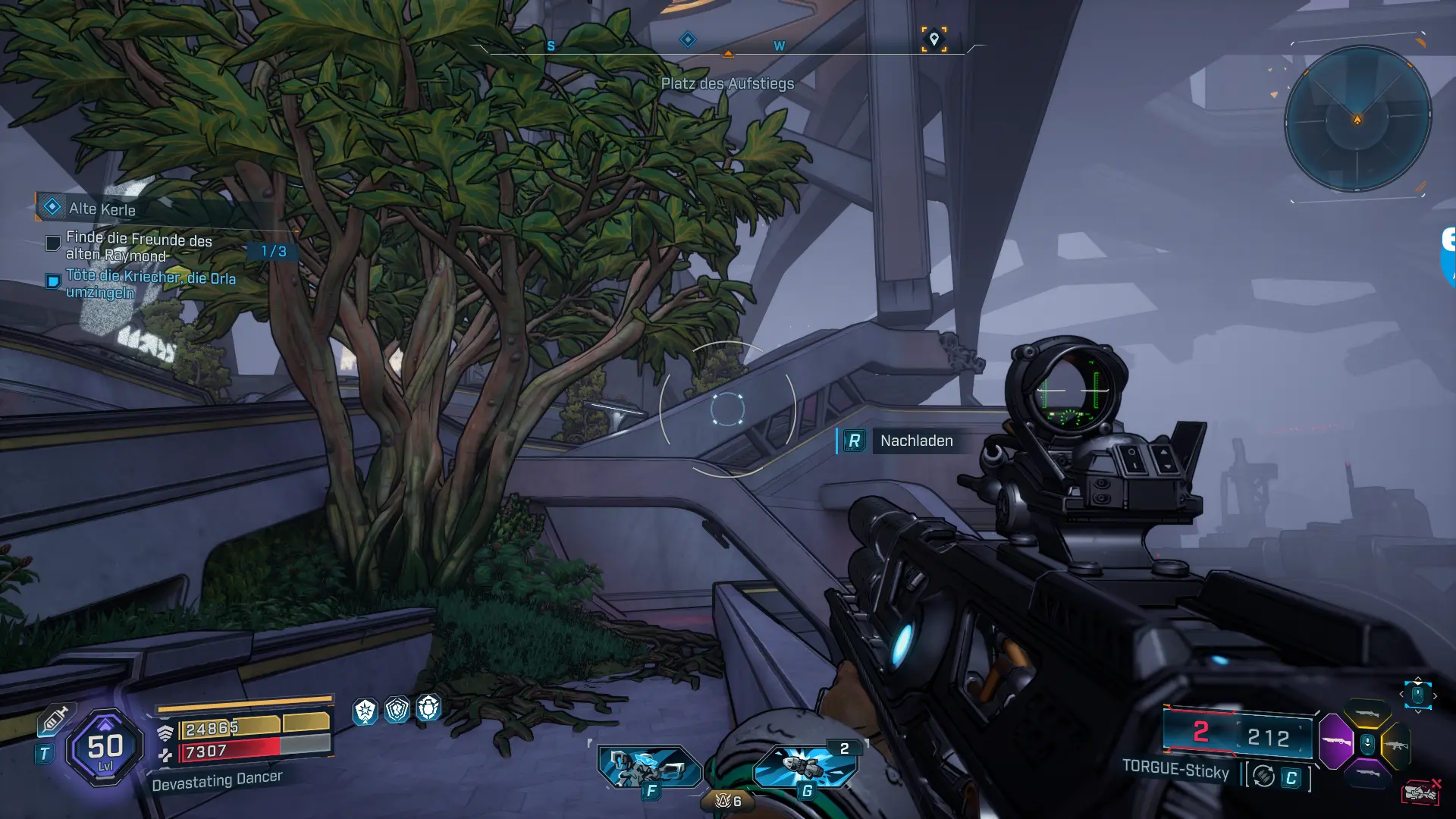Switch to the assault rifle weapon slot
Image resolution: width=1456 pixels, height=819 pixels.
[x=1396, y=745]
